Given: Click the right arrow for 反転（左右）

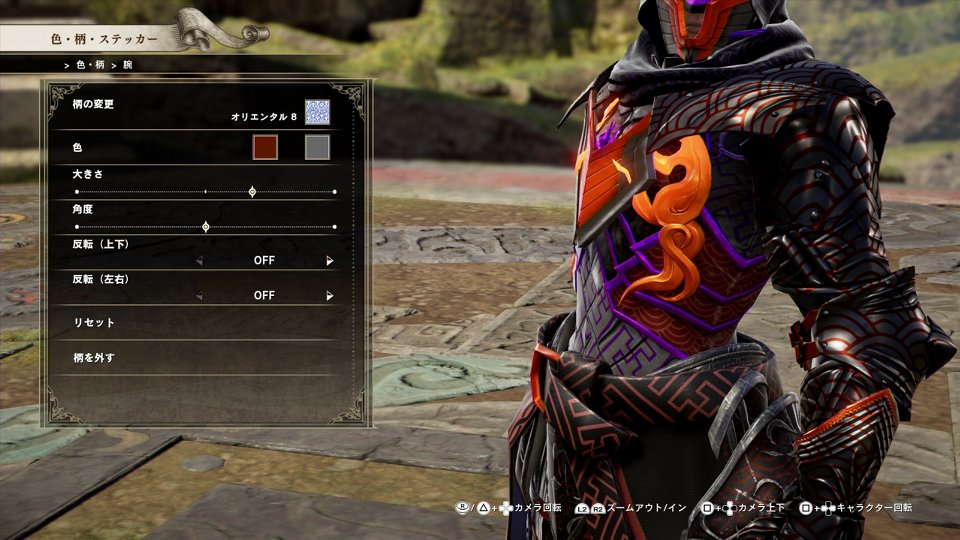Looking at the screenshot, I should (329, 296).
